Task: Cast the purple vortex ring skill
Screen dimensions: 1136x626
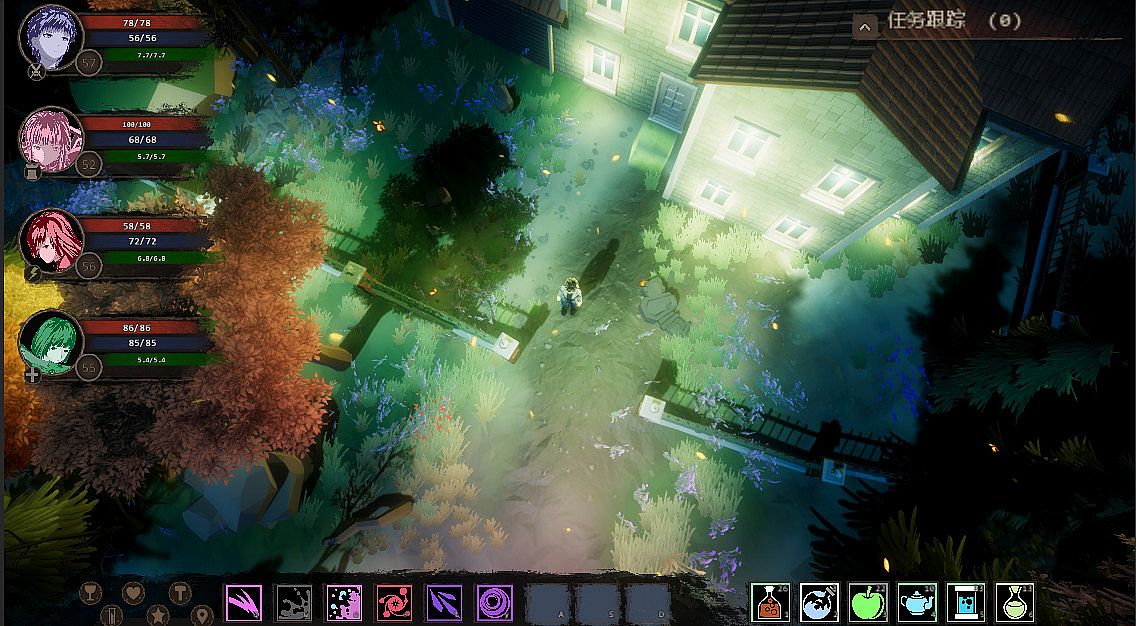Action: (x=494, y=602)
